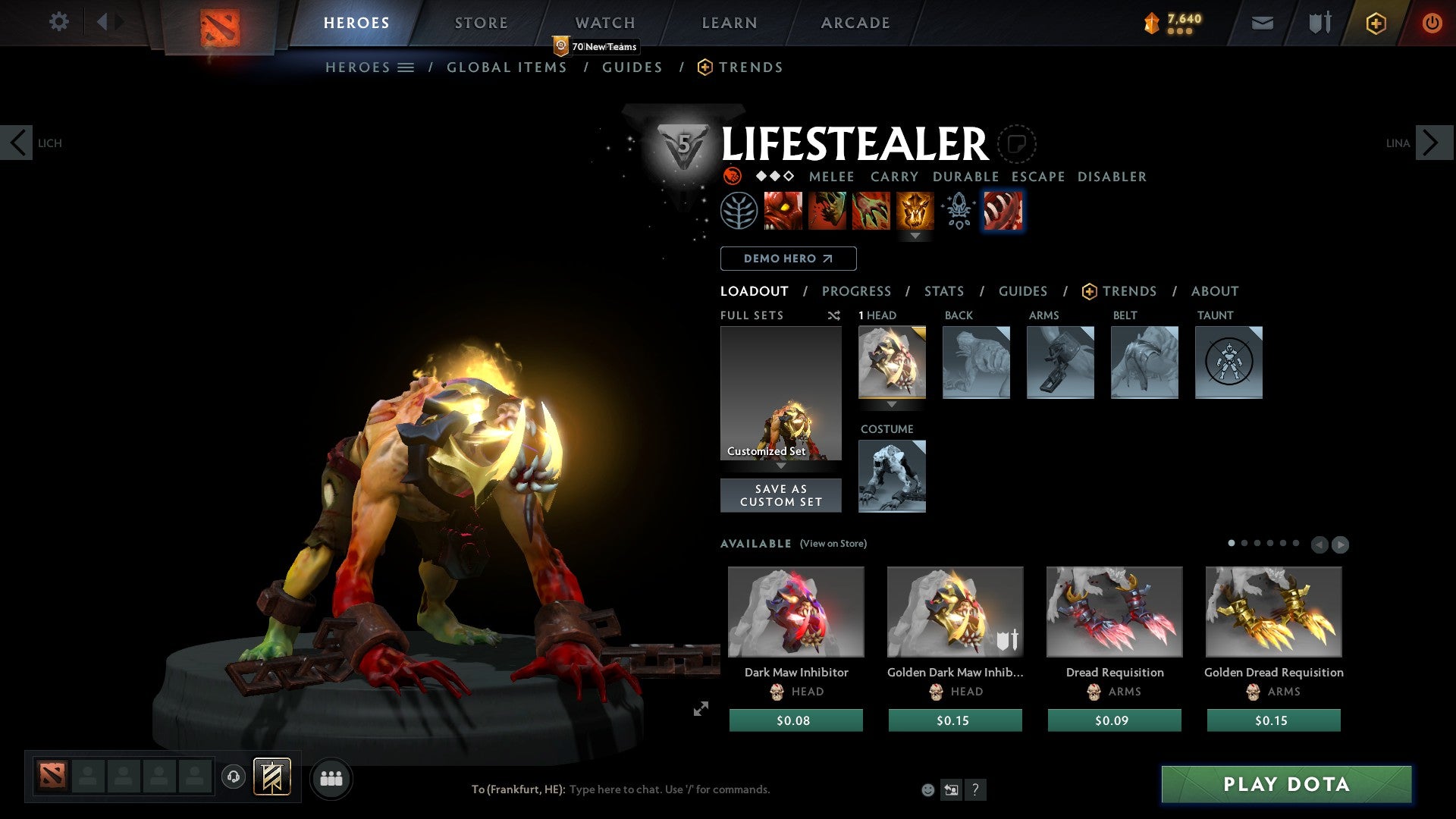Click the DEMO HERO button
This screenshot has height=819, width=1456.
(789, 259)
